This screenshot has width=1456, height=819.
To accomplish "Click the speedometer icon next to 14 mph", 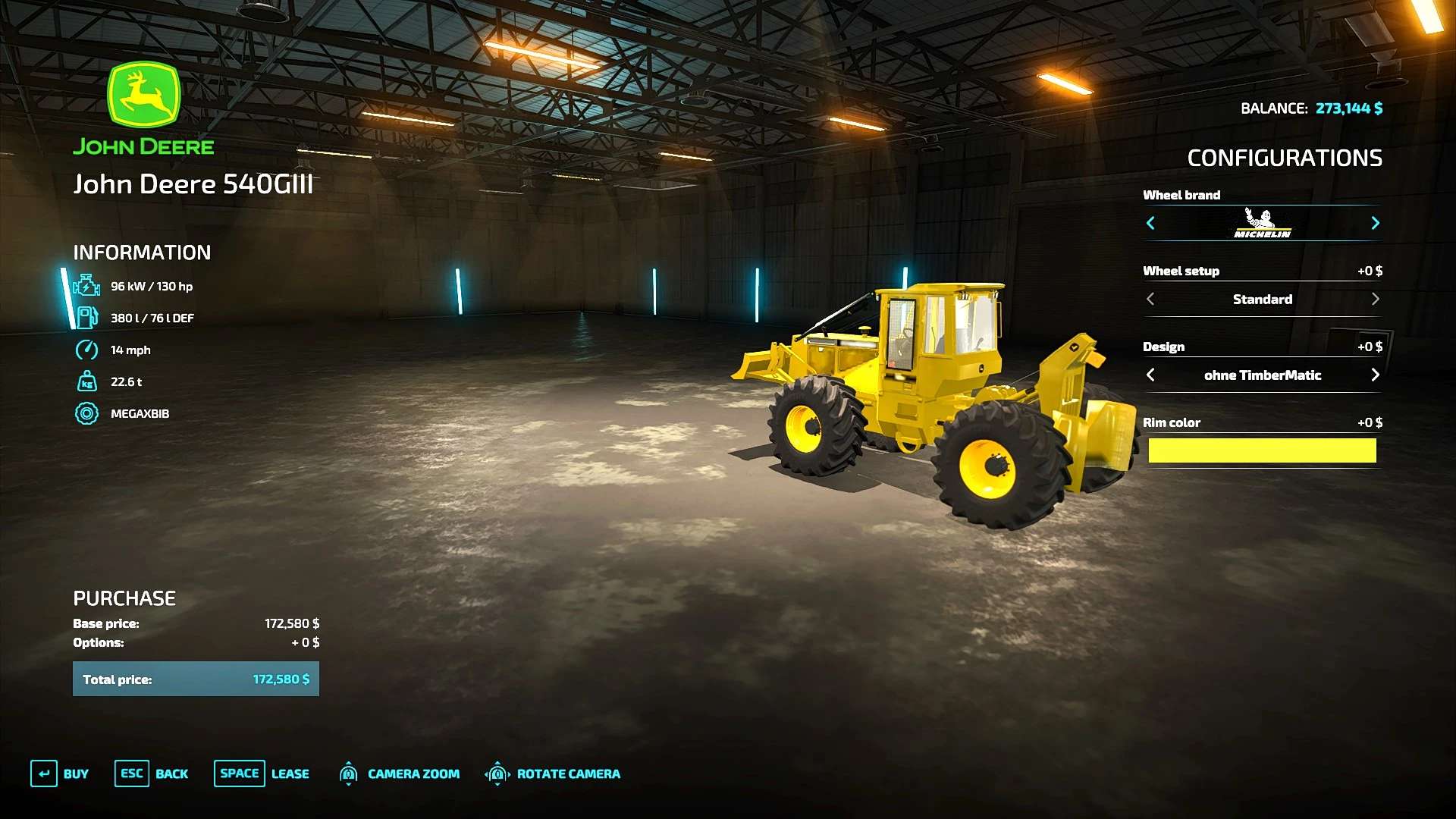I will tap(86, 350).
